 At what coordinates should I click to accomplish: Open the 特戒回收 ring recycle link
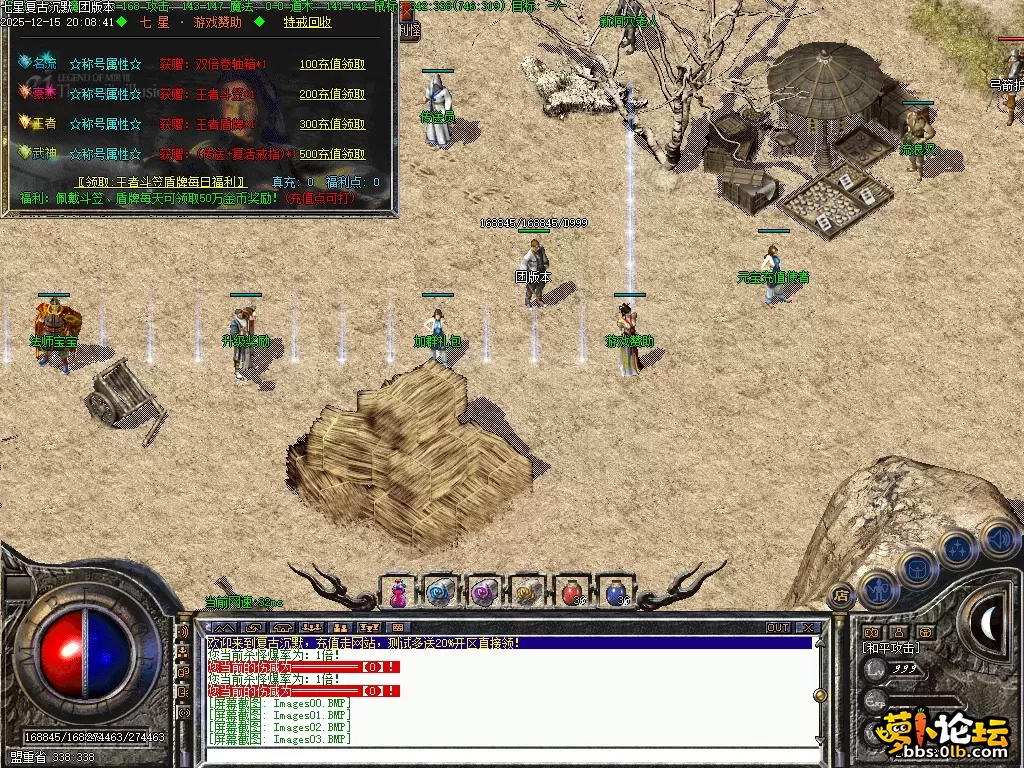[308, 22]
